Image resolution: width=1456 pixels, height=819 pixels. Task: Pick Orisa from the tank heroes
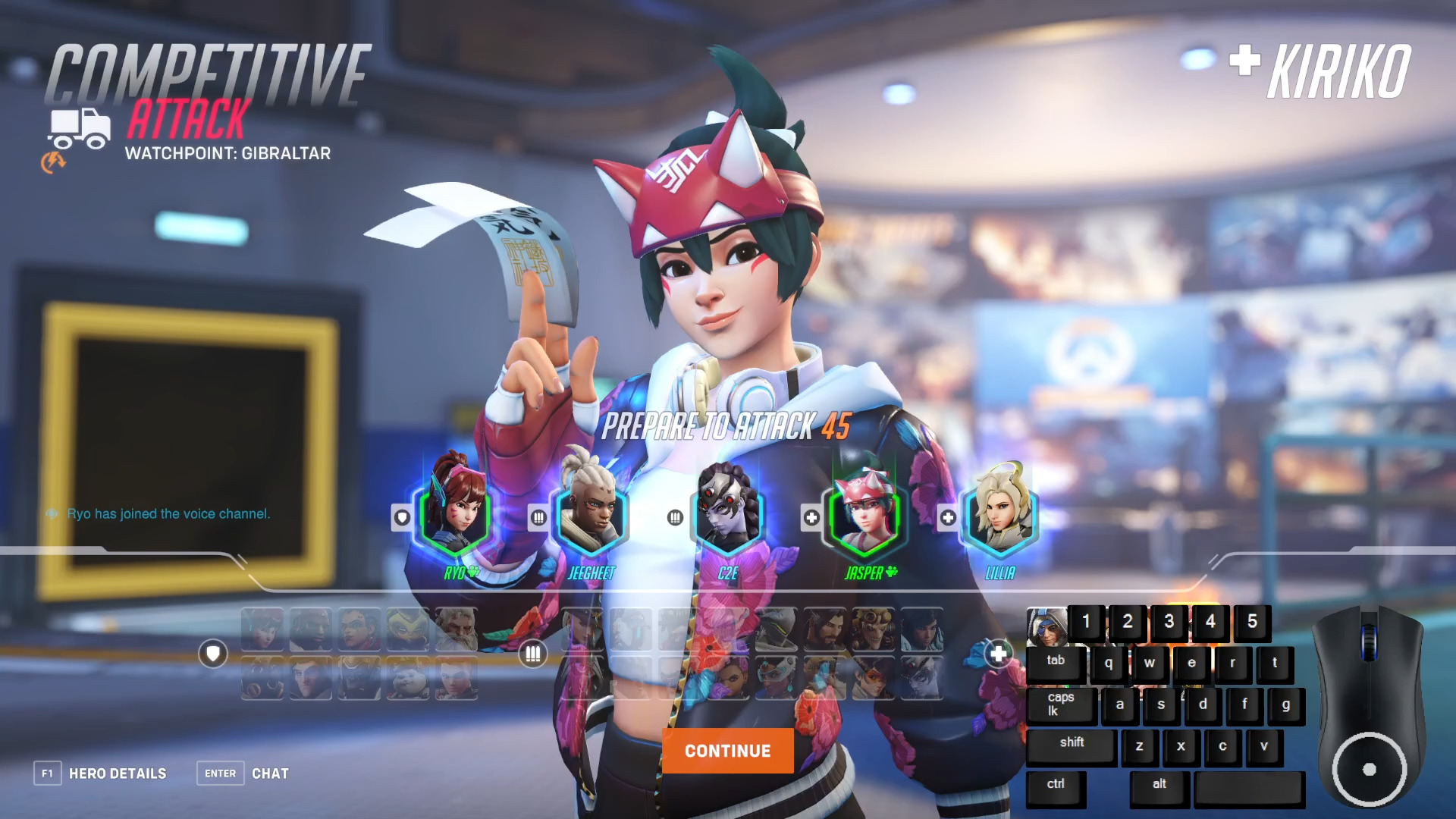pyautogui.click(x=407, y=628)
